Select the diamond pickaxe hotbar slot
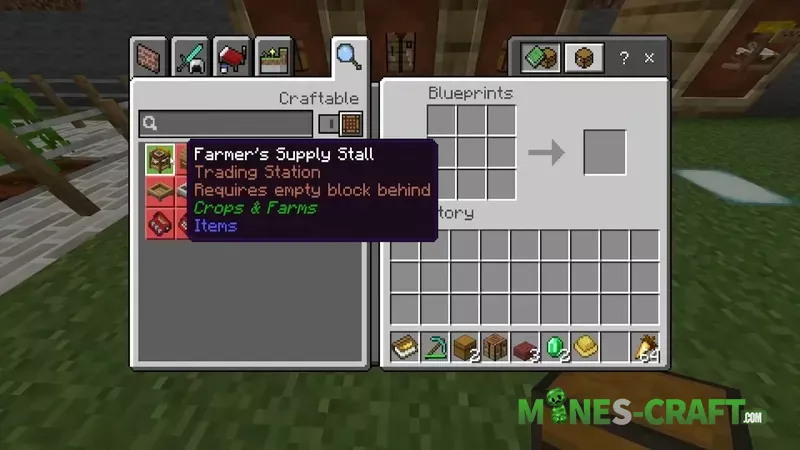Image resolution: width=800 pixels, height=450 pixels. (x=435, y=347)
